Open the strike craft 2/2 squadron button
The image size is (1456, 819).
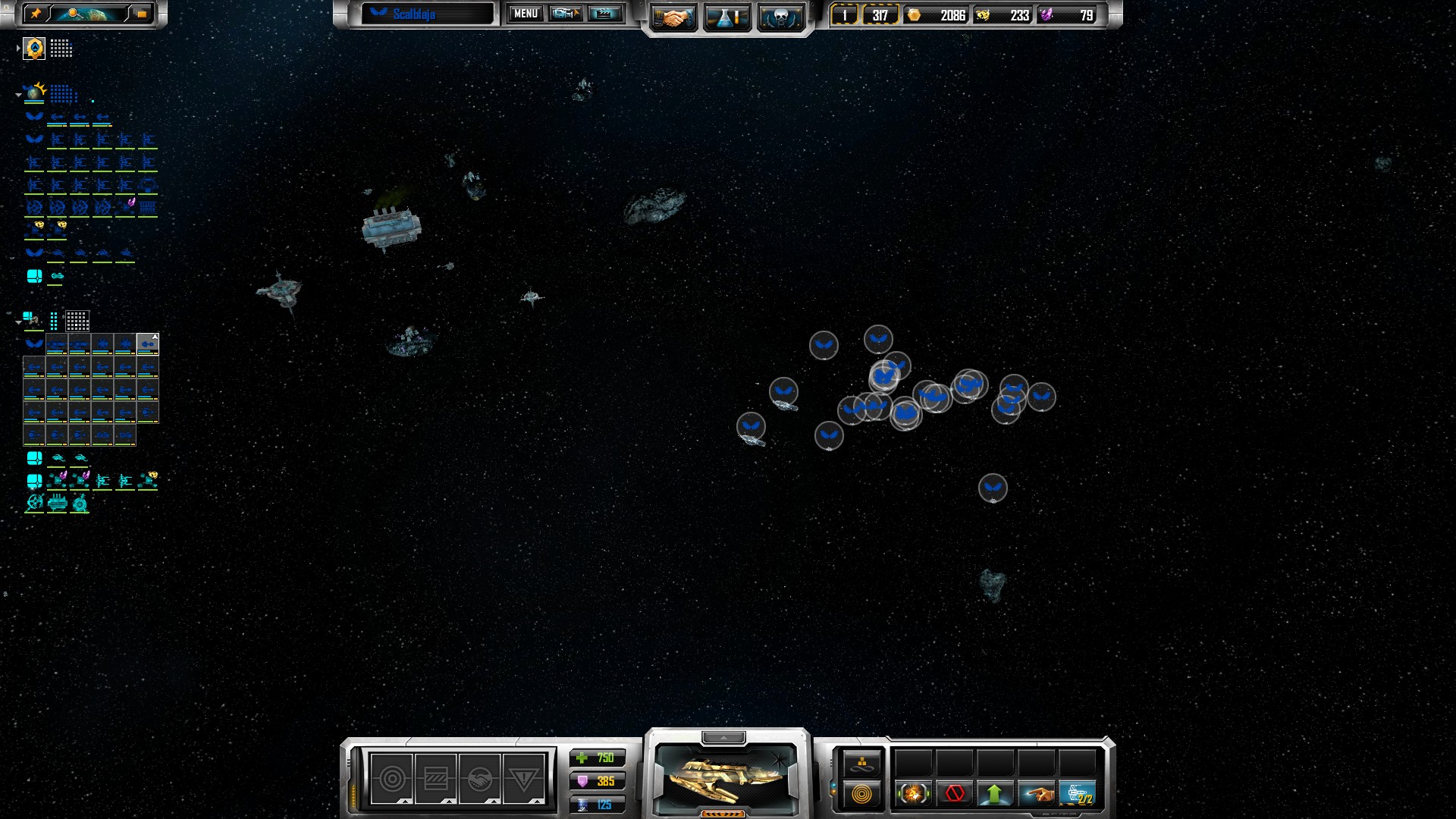[1077, 794]
